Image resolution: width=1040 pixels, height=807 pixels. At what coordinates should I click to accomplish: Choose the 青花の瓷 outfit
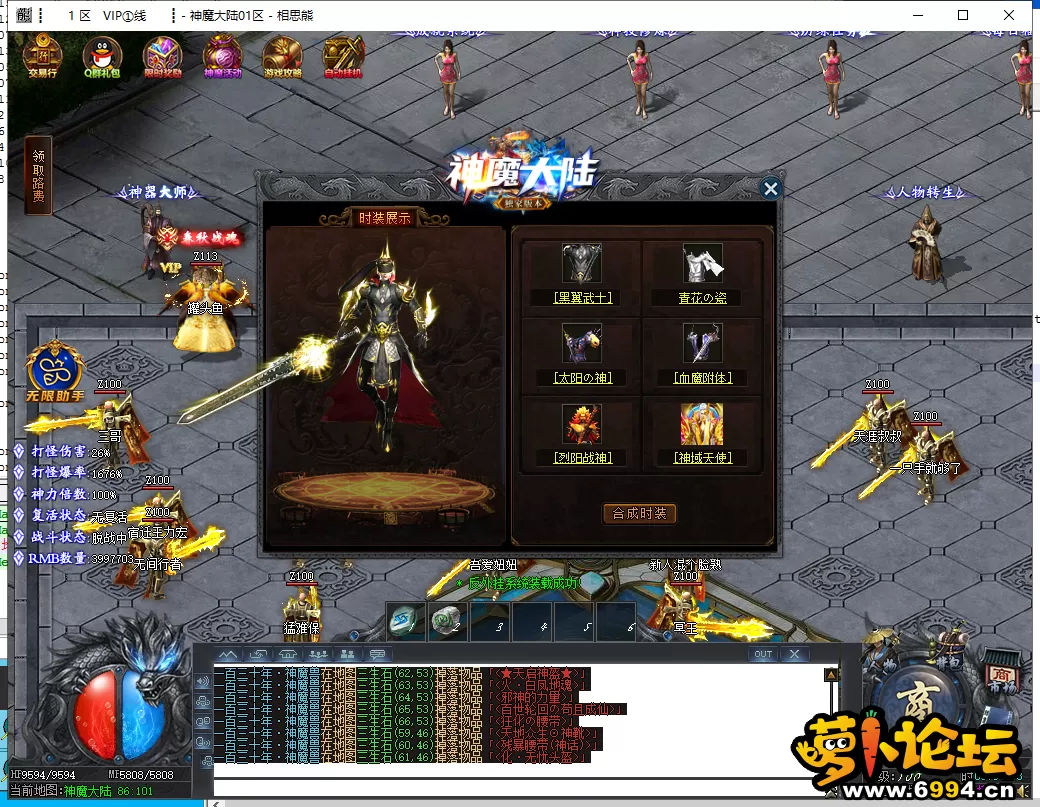pyautogui.click(x=702, y=270)
